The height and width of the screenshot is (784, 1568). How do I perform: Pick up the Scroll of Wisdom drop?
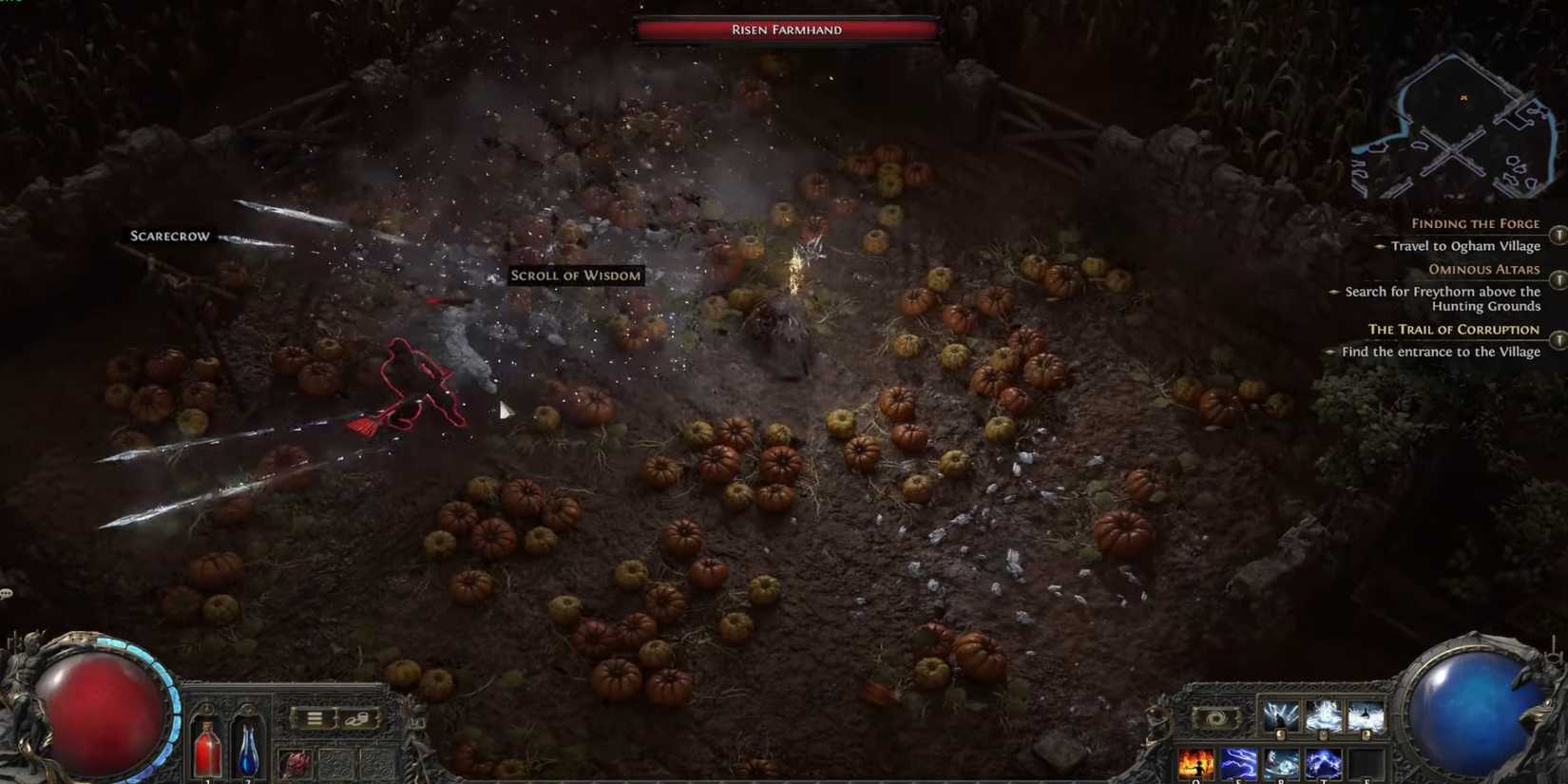[x=575, y=276]
